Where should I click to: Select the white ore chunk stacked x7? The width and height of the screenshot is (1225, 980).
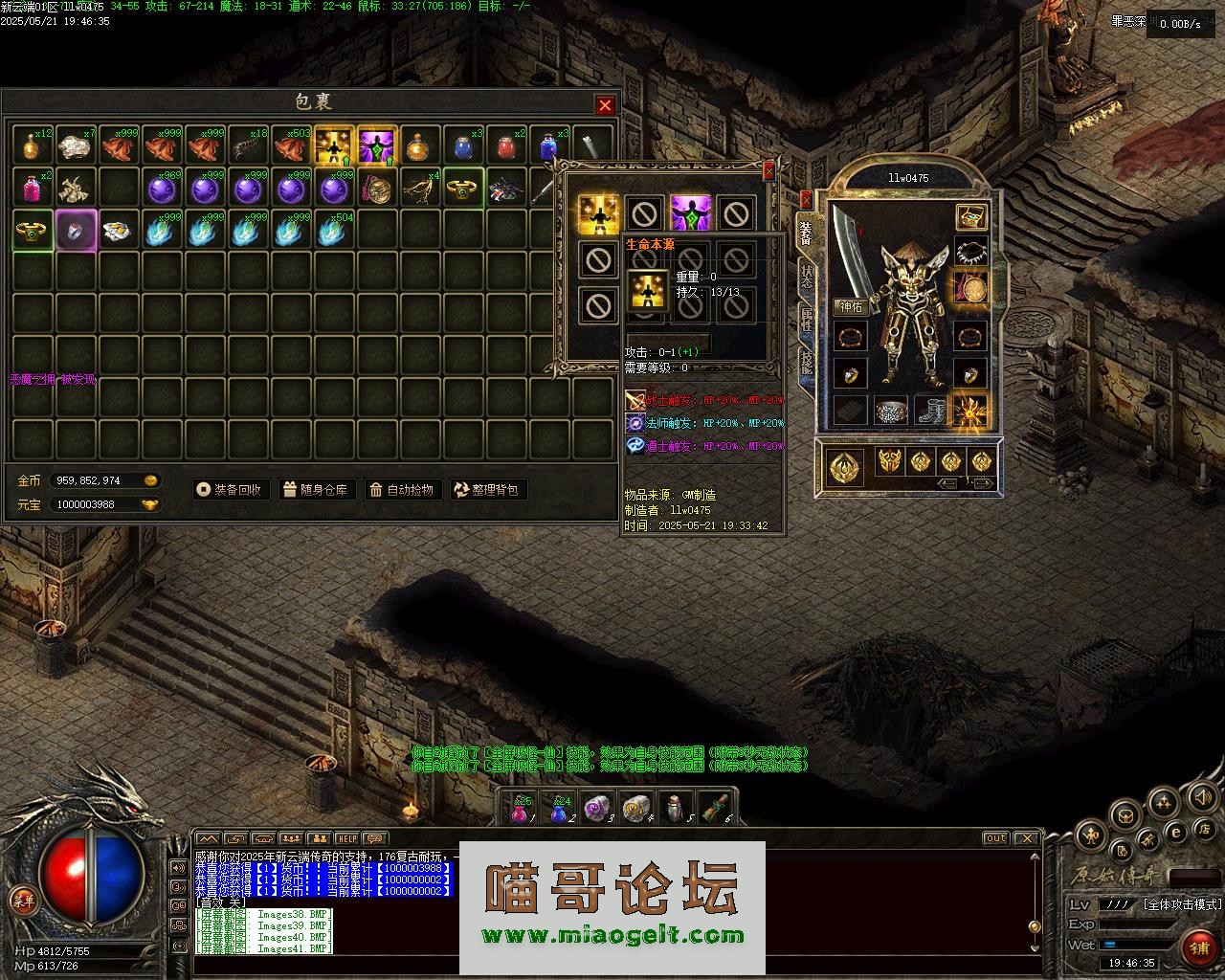tap(75, 146)
